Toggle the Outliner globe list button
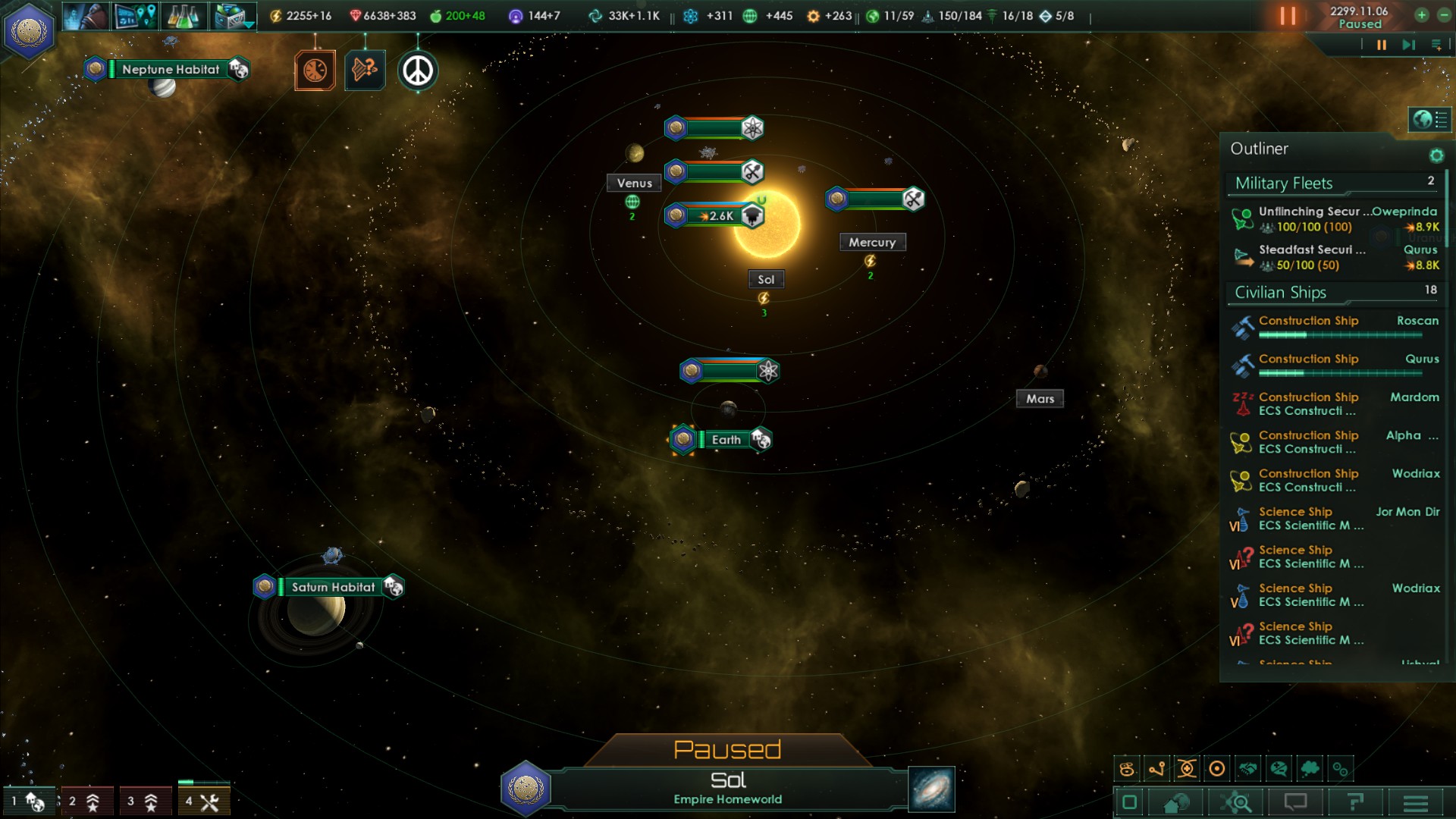The height and width of the screenshot is (819, 1456). [1429, 119]
